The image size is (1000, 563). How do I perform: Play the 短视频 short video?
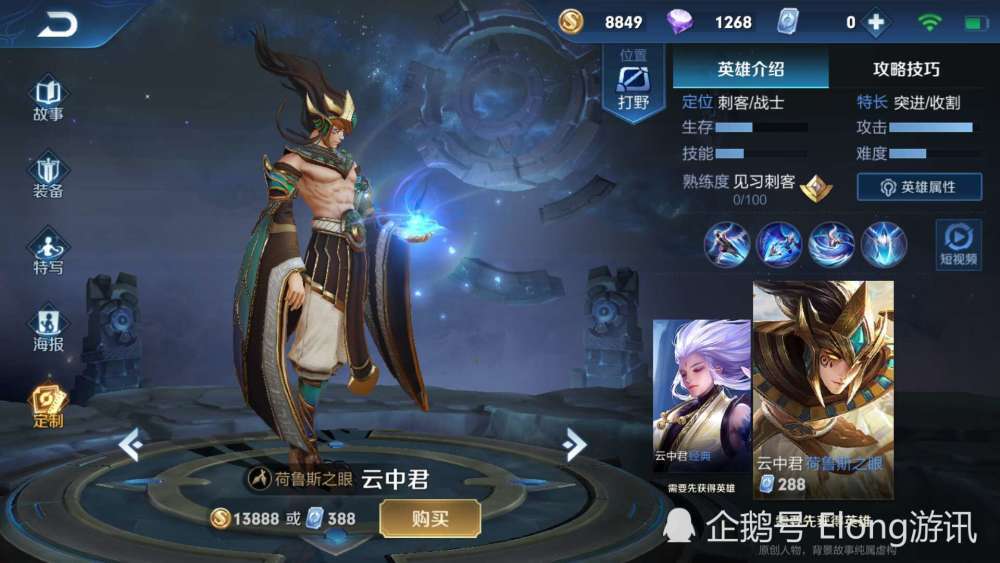click(x=957, y=243)
